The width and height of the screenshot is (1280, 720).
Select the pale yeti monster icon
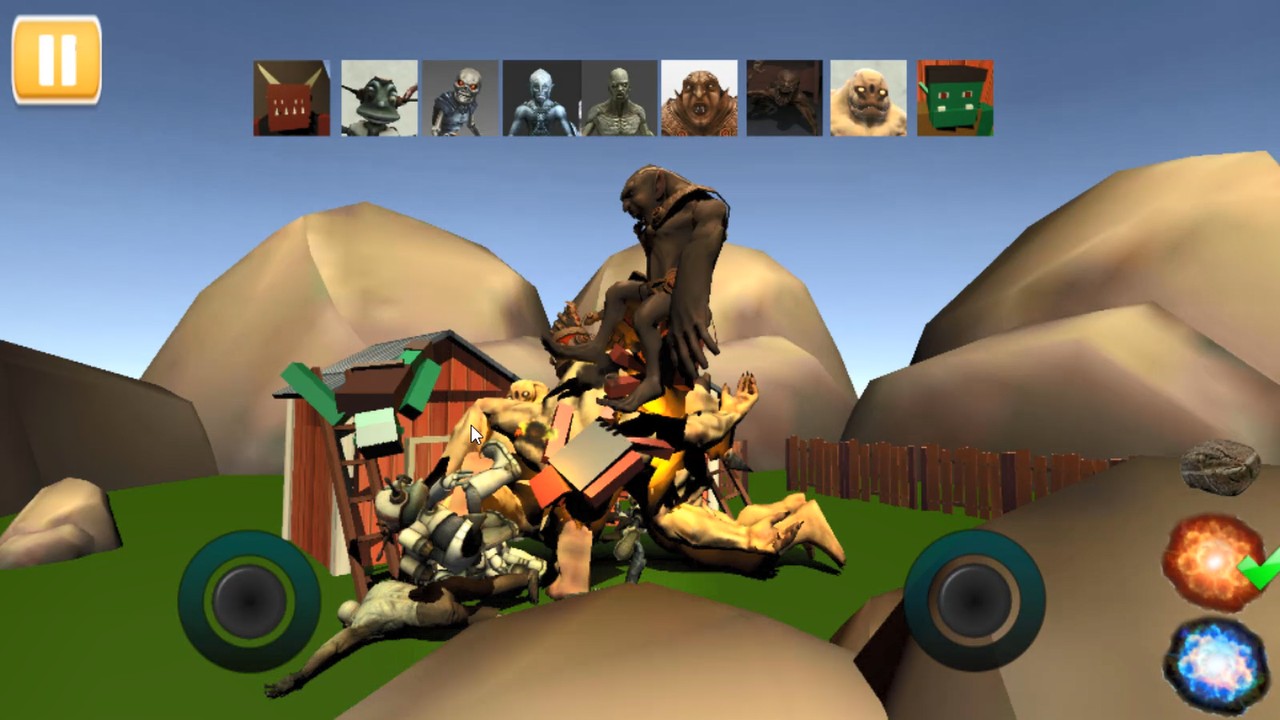[x=868, y=97]
